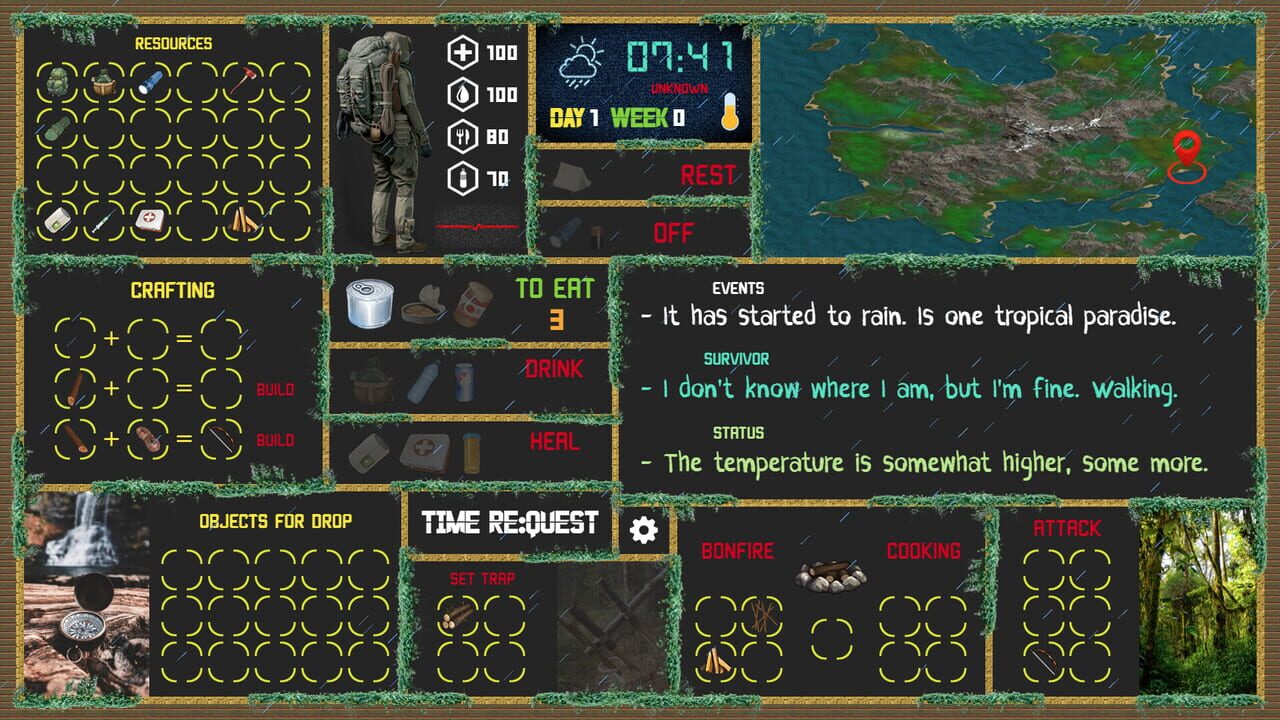Image resolution: width=1280 pixels, height=720 pixels.
Task: Click the first aid kit in the Heal panel
Action: tap(423, 451)
